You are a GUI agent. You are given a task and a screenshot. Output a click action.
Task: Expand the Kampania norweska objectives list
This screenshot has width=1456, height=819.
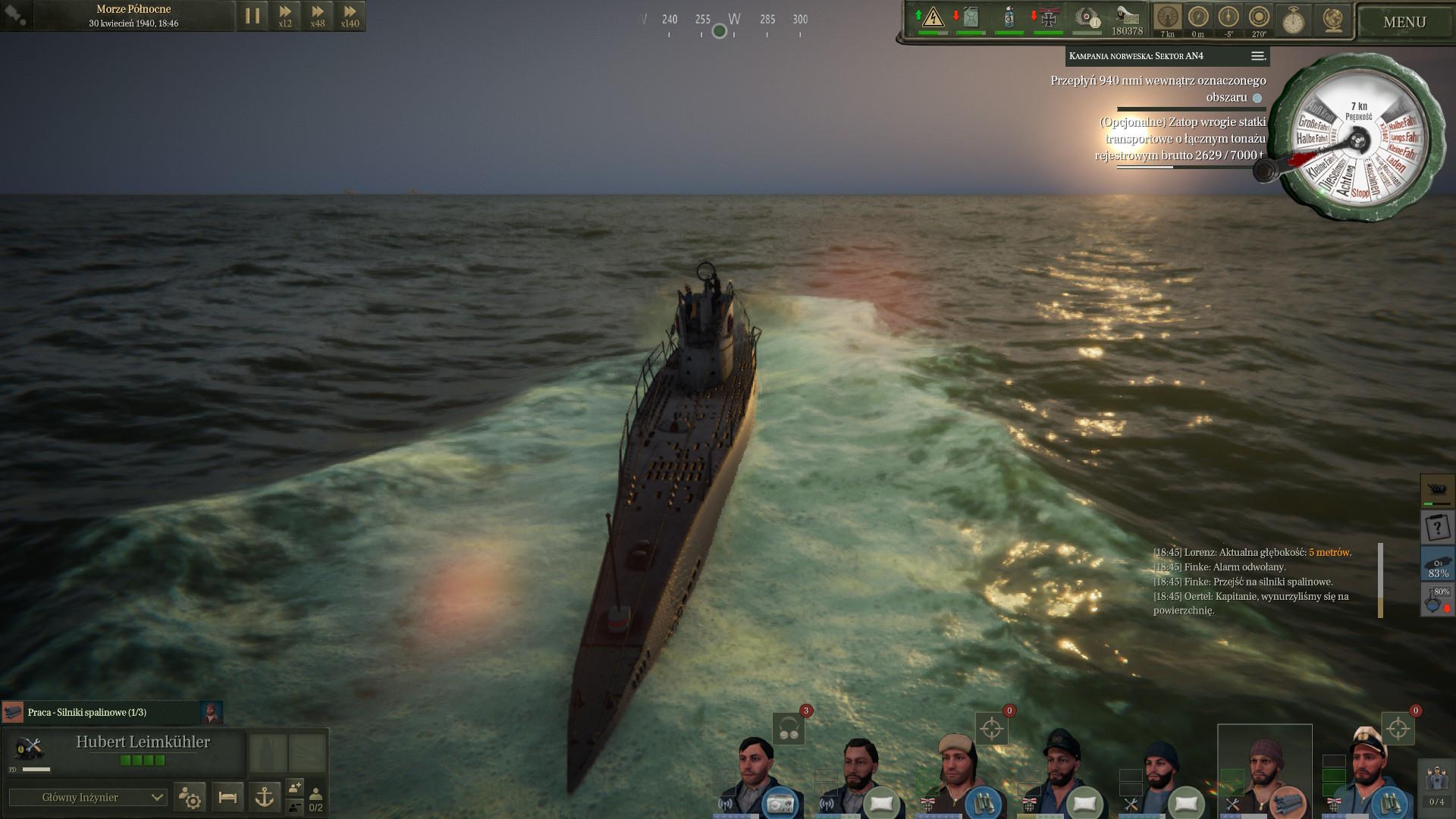[1257, 56]
